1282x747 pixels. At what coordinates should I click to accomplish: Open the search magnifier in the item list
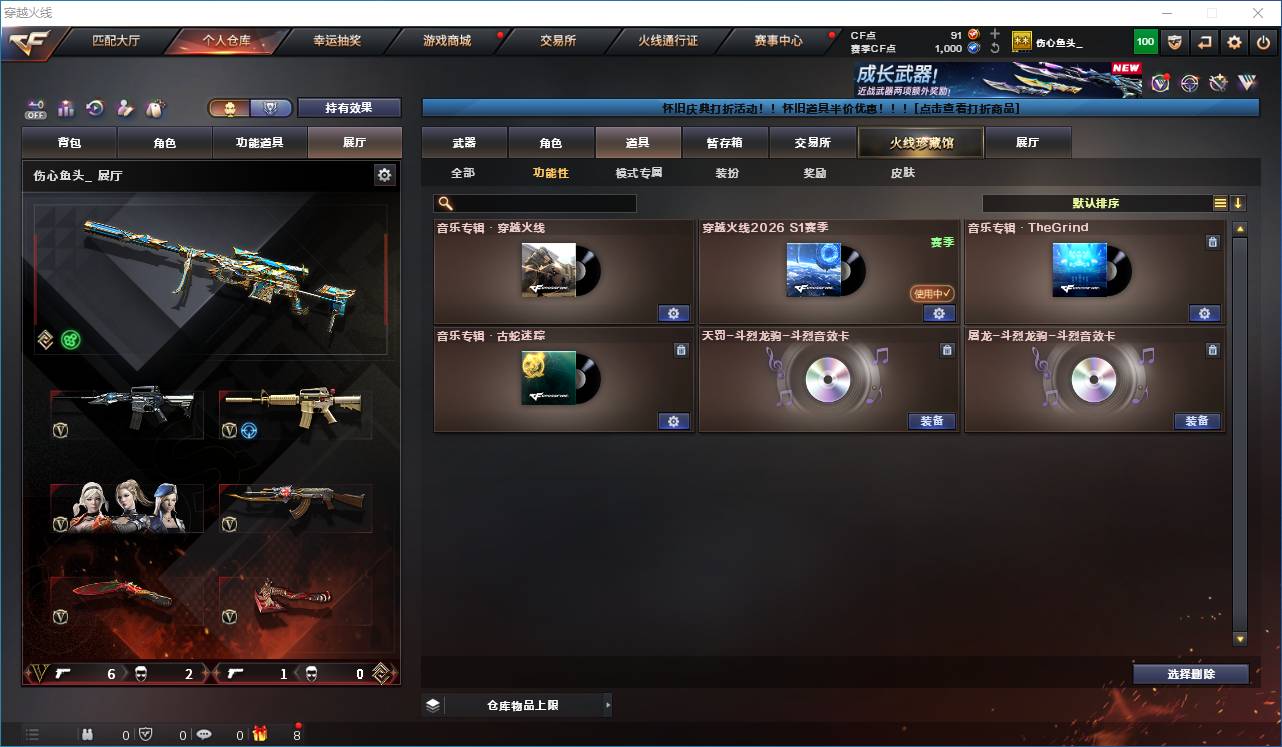tap(444, 203)
